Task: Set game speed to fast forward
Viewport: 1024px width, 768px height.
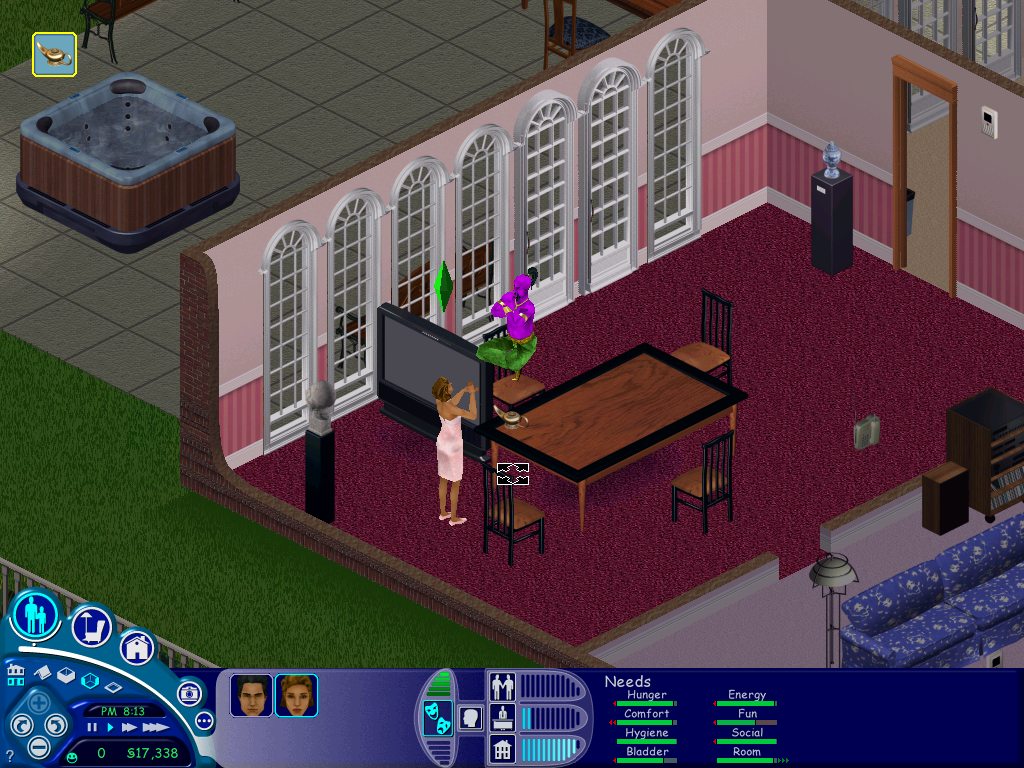Action: [130, 727]
